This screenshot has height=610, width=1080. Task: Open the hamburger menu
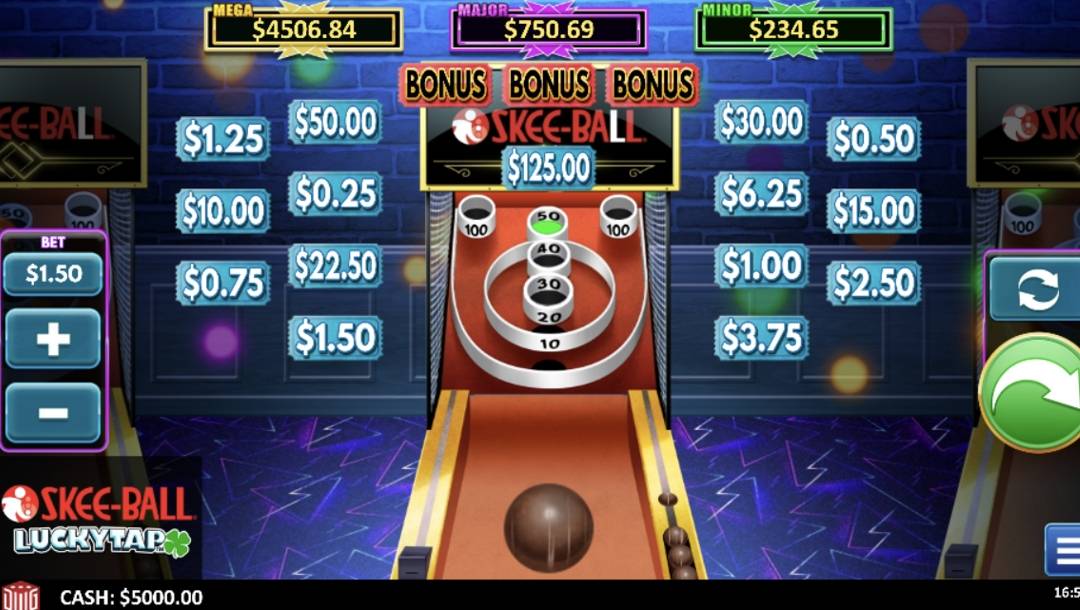1062,549
